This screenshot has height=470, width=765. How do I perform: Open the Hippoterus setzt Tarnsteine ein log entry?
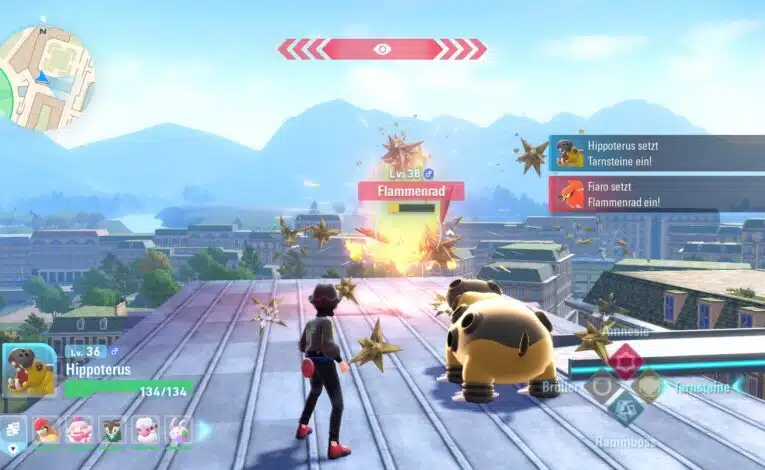tap(657, 153)
